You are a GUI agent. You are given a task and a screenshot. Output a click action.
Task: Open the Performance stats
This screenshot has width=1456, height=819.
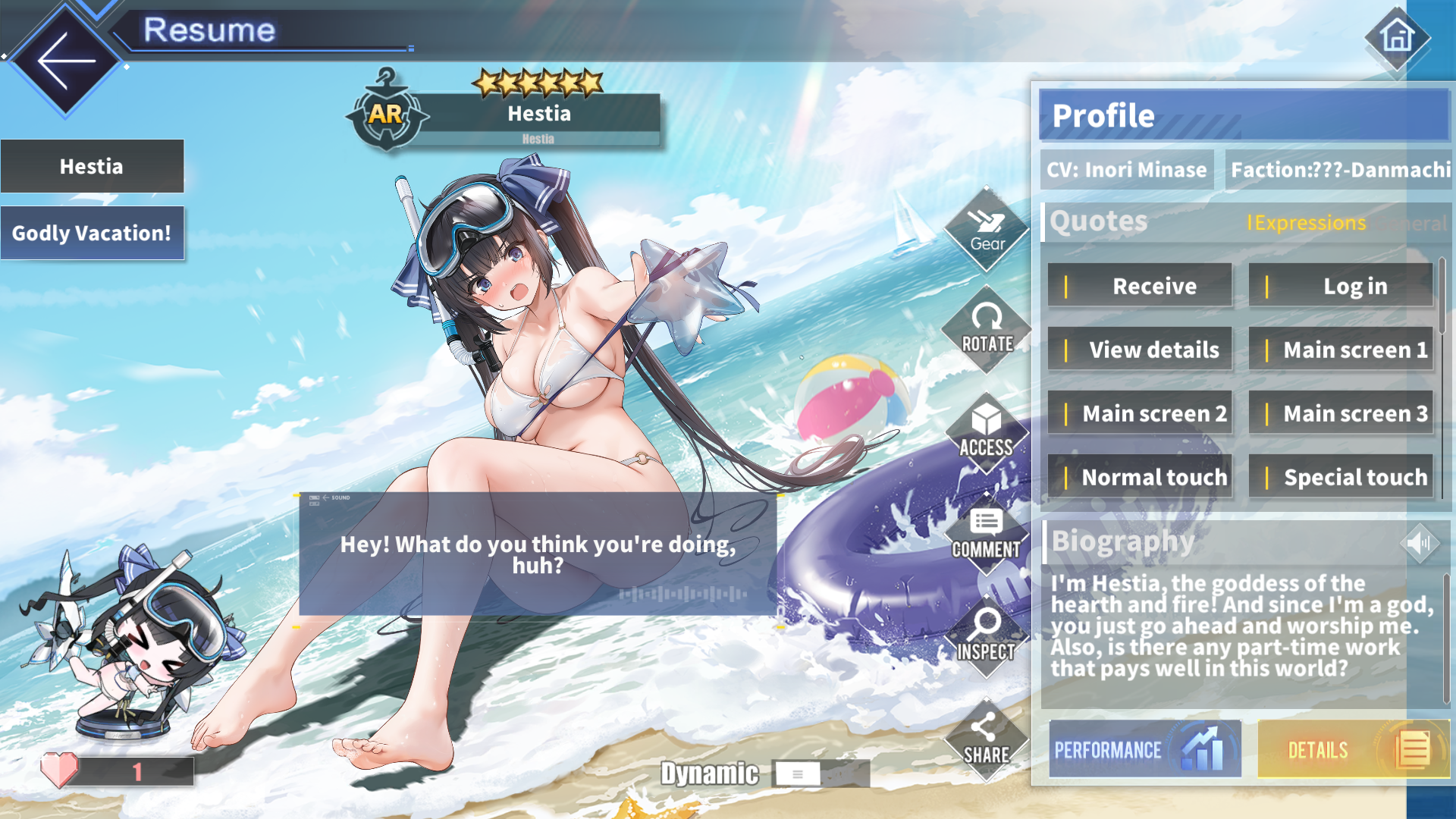pos(1145,749)
